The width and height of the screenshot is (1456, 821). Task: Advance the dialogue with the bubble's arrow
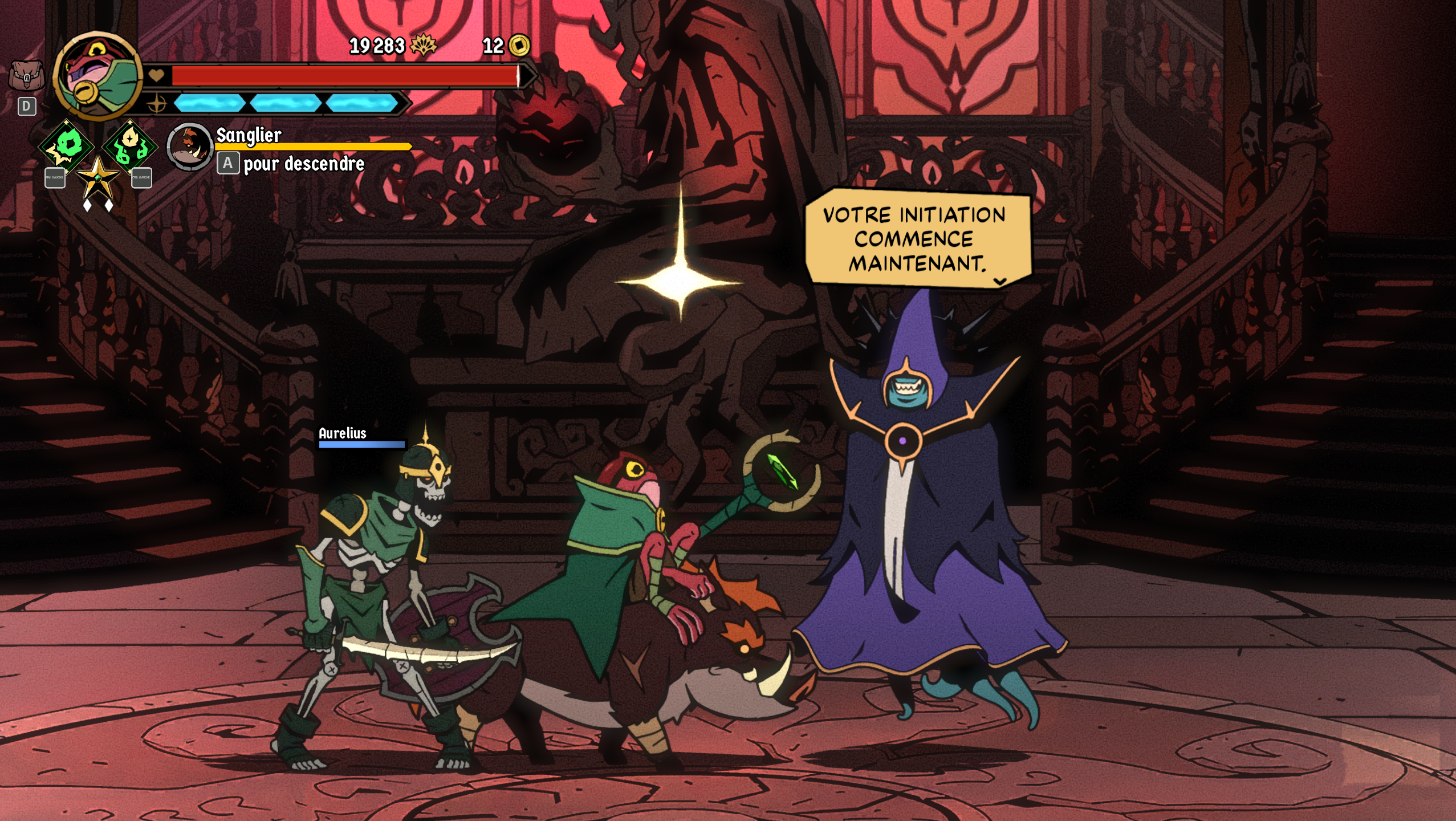[999, 281]
